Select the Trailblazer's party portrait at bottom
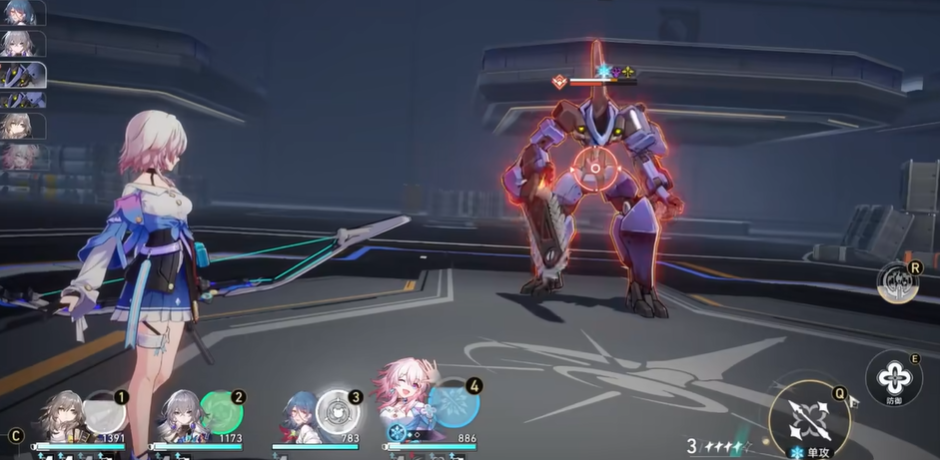This screenshot has width=940, height=460. pos(62,417)
